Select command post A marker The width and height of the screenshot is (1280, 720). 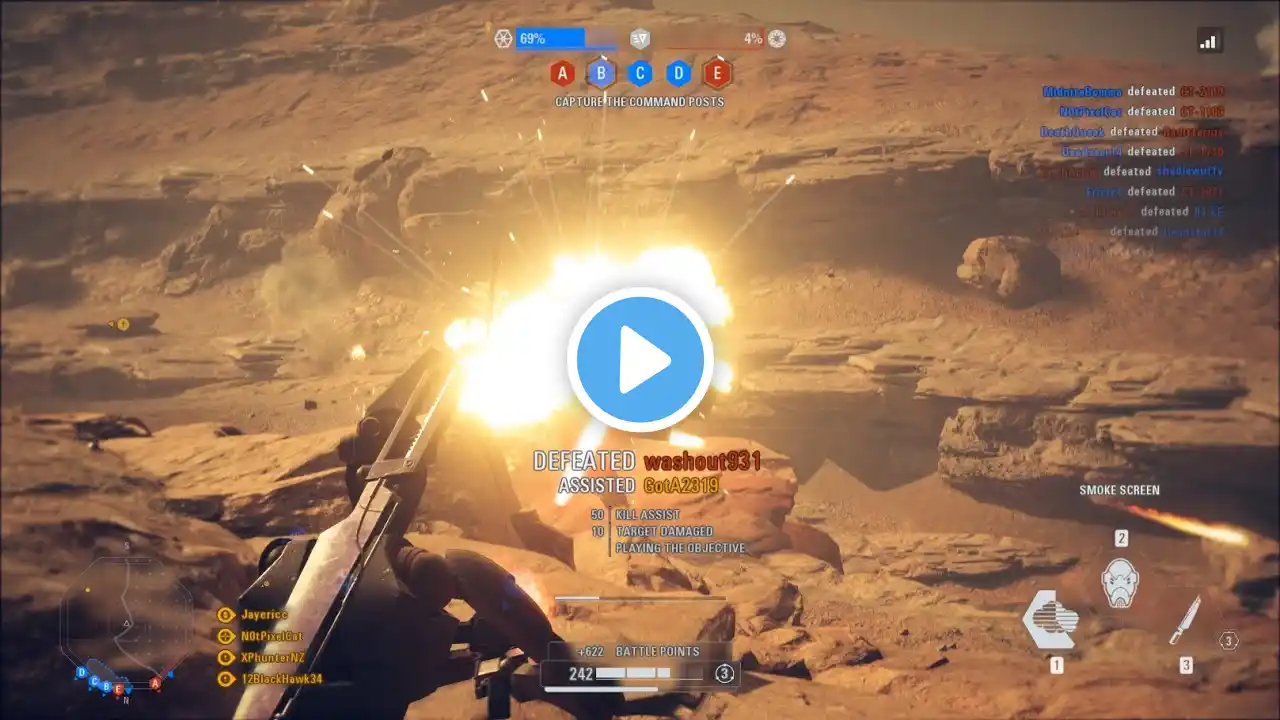pos(562,73)
